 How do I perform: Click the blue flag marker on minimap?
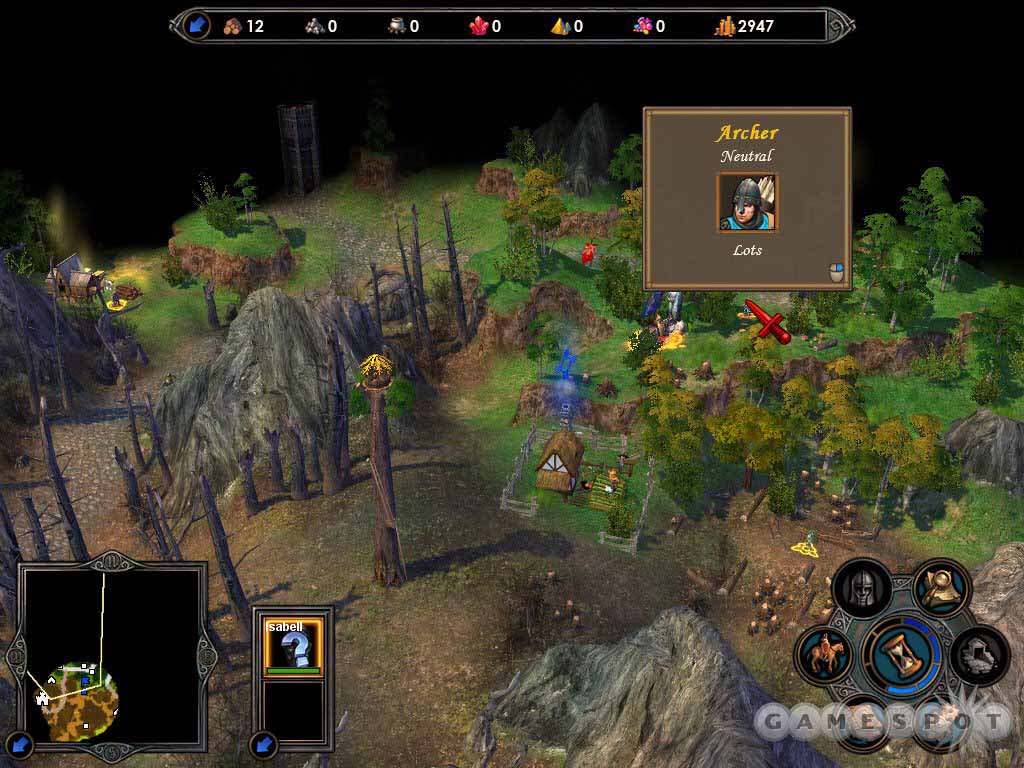tap(85, 681)
